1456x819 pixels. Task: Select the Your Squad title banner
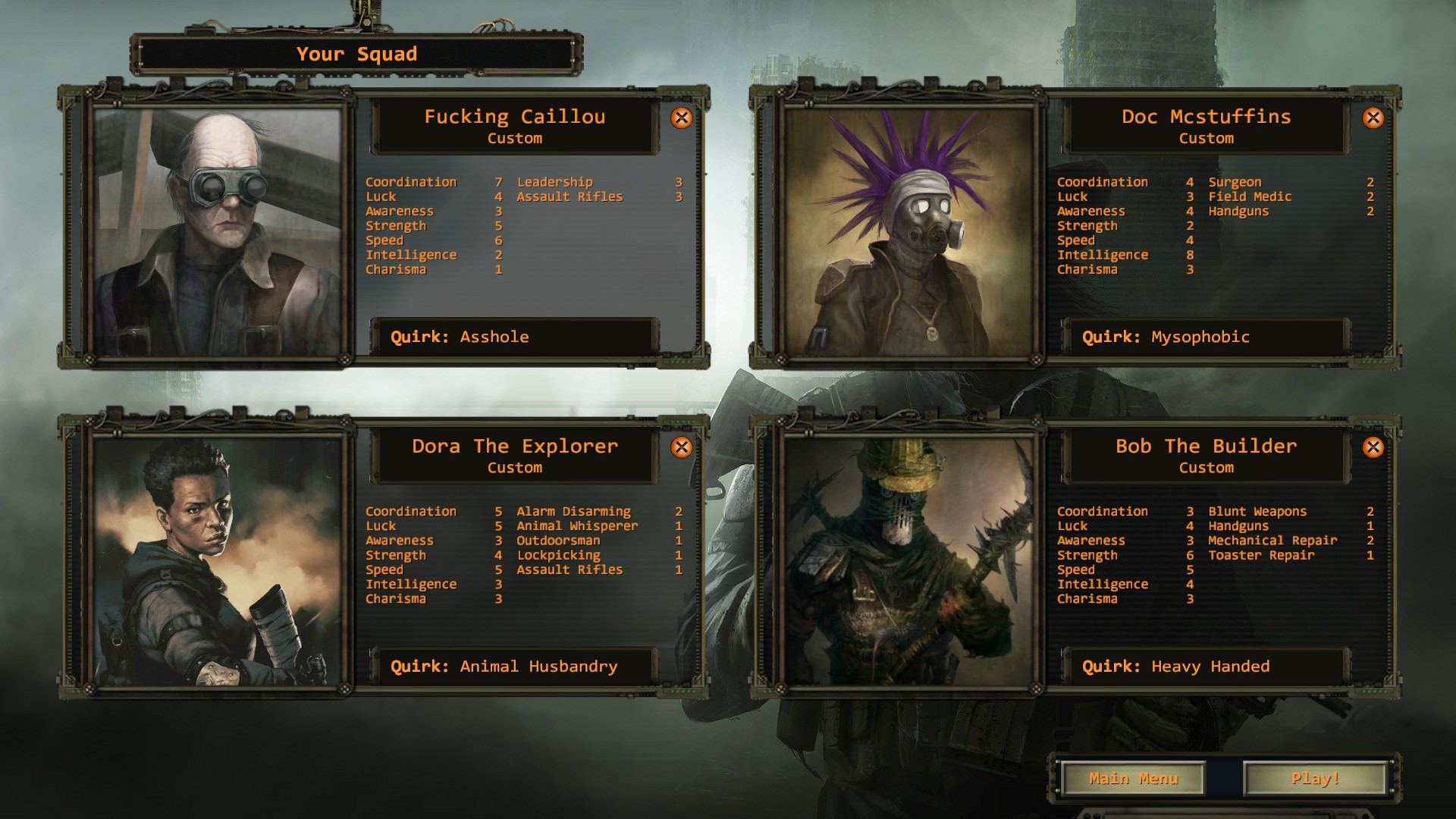click(x=356, y=54)
